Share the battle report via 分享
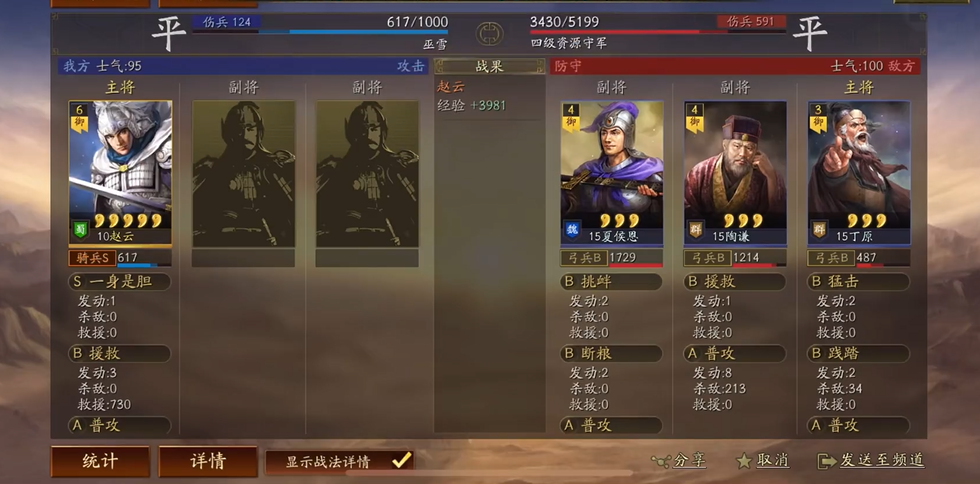Screen dimensions: 980x484 coord(679,461)
